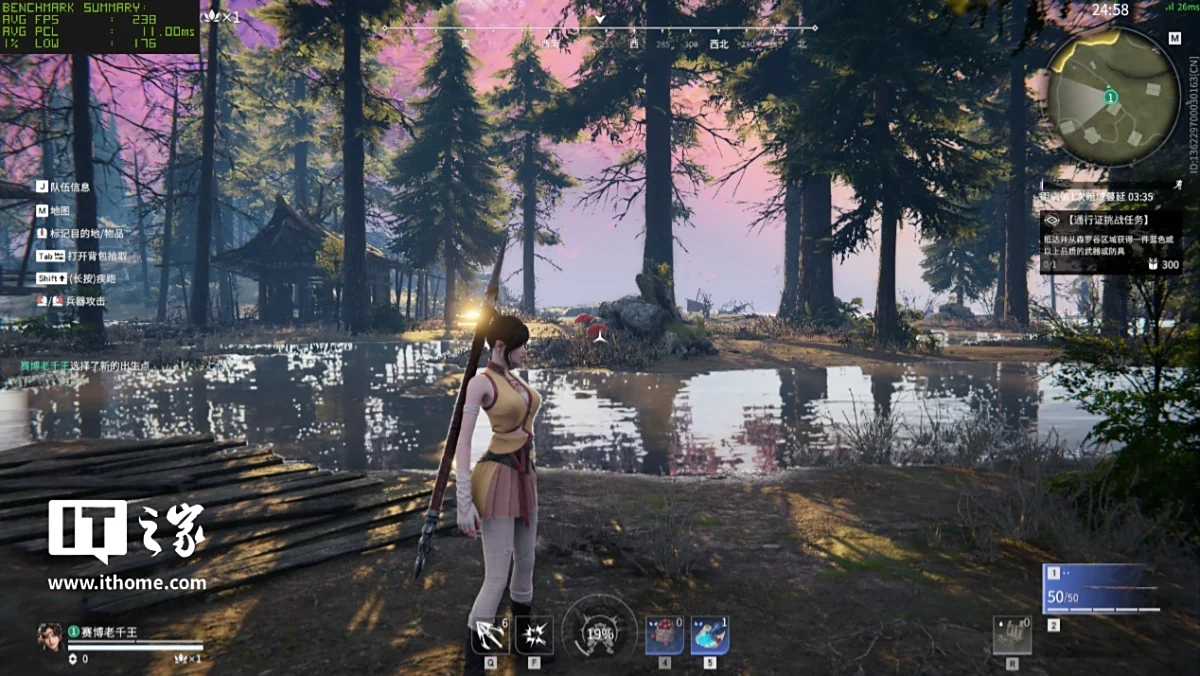The height and width of the screenshot is (676, 1200).
Task: Click the 赛博老千王 player portrait
Action: [x=49, y=636]
